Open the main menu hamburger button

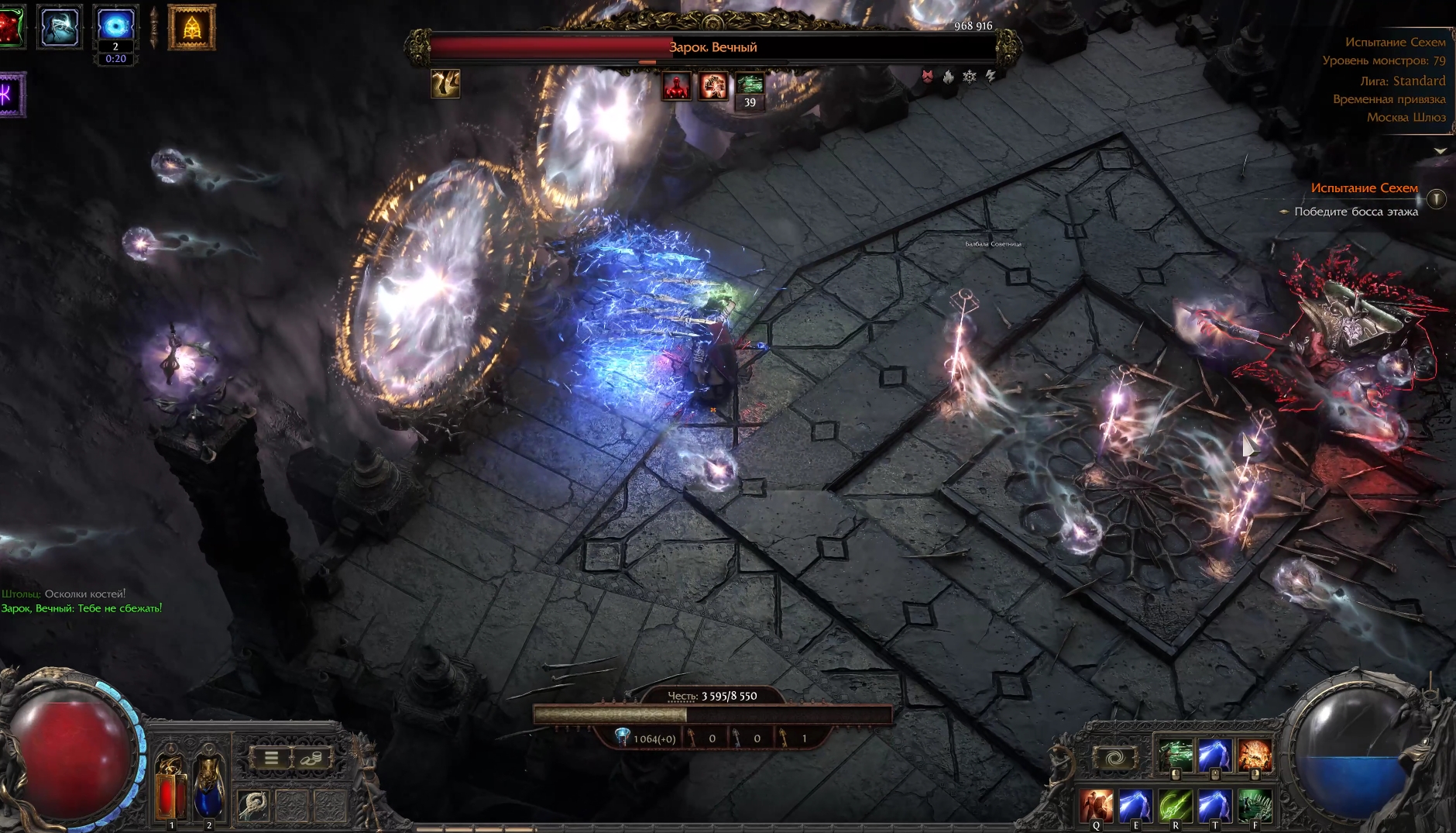tap(271, 758)
